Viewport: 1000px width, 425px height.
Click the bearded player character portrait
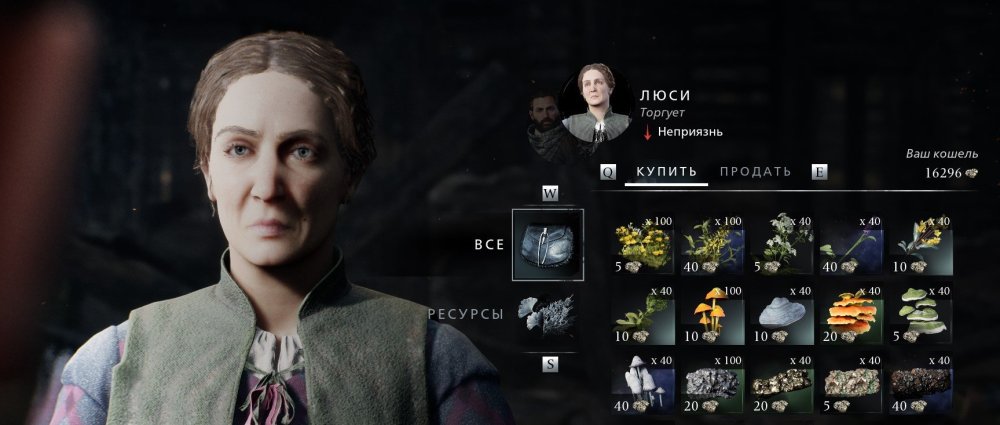click(546, 118)
